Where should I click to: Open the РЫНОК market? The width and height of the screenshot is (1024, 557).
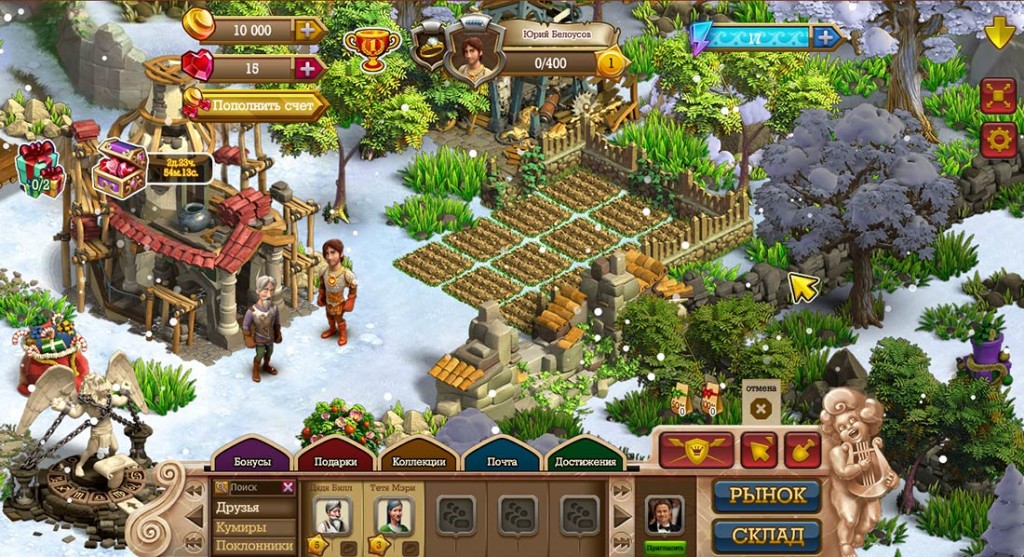[x=766, y=496]
